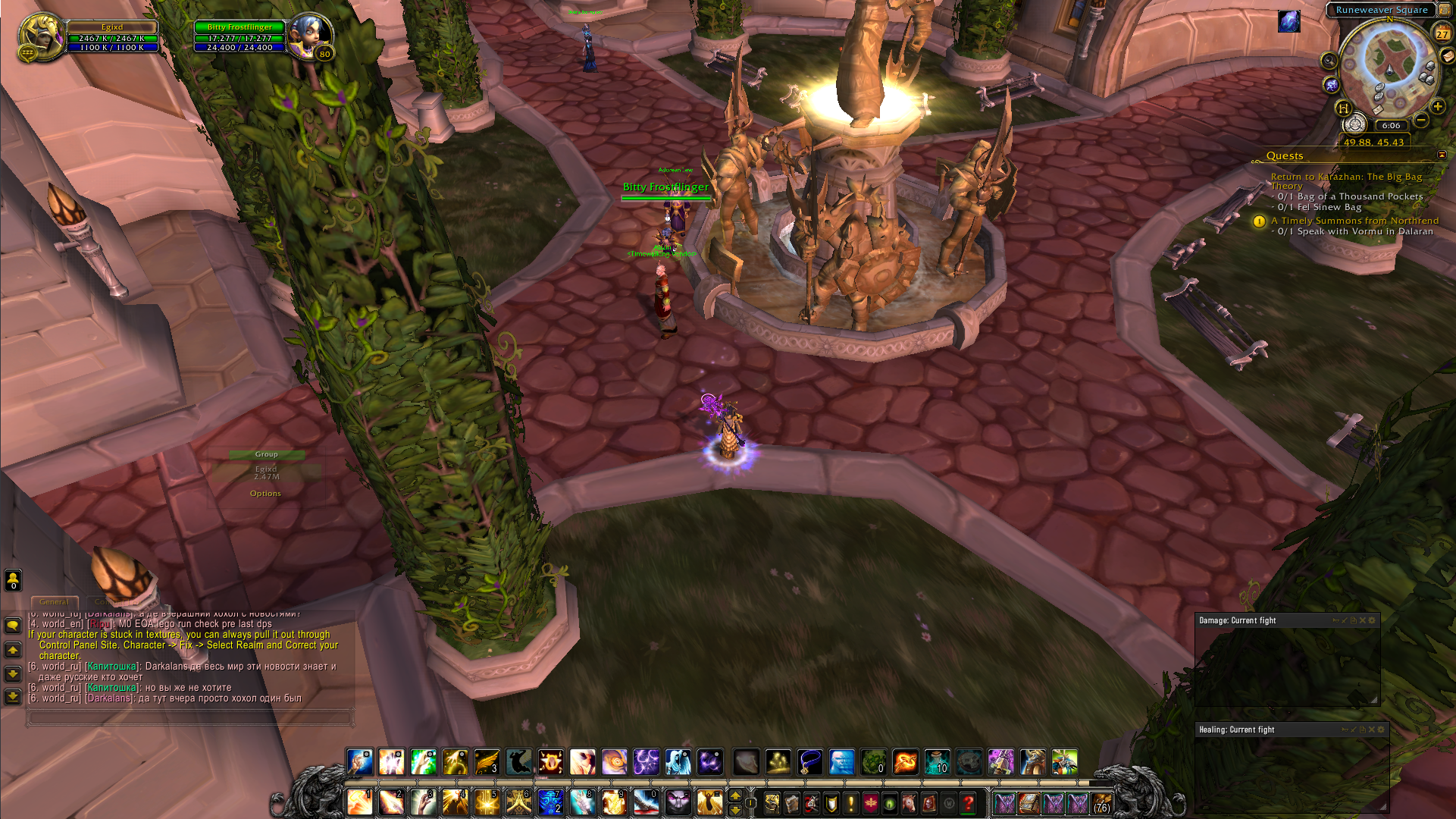This screenshot has height=819, width=1456.
Task: Use the potion item showing count 10
Action: 938,761
